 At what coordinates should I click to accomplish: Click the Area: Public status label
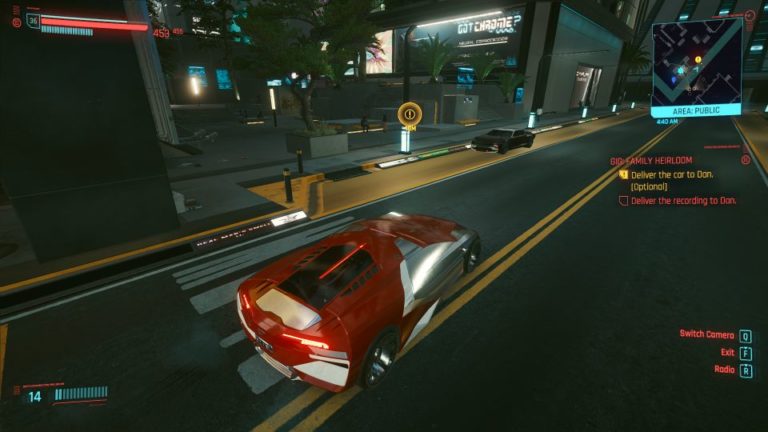(696, 110)
